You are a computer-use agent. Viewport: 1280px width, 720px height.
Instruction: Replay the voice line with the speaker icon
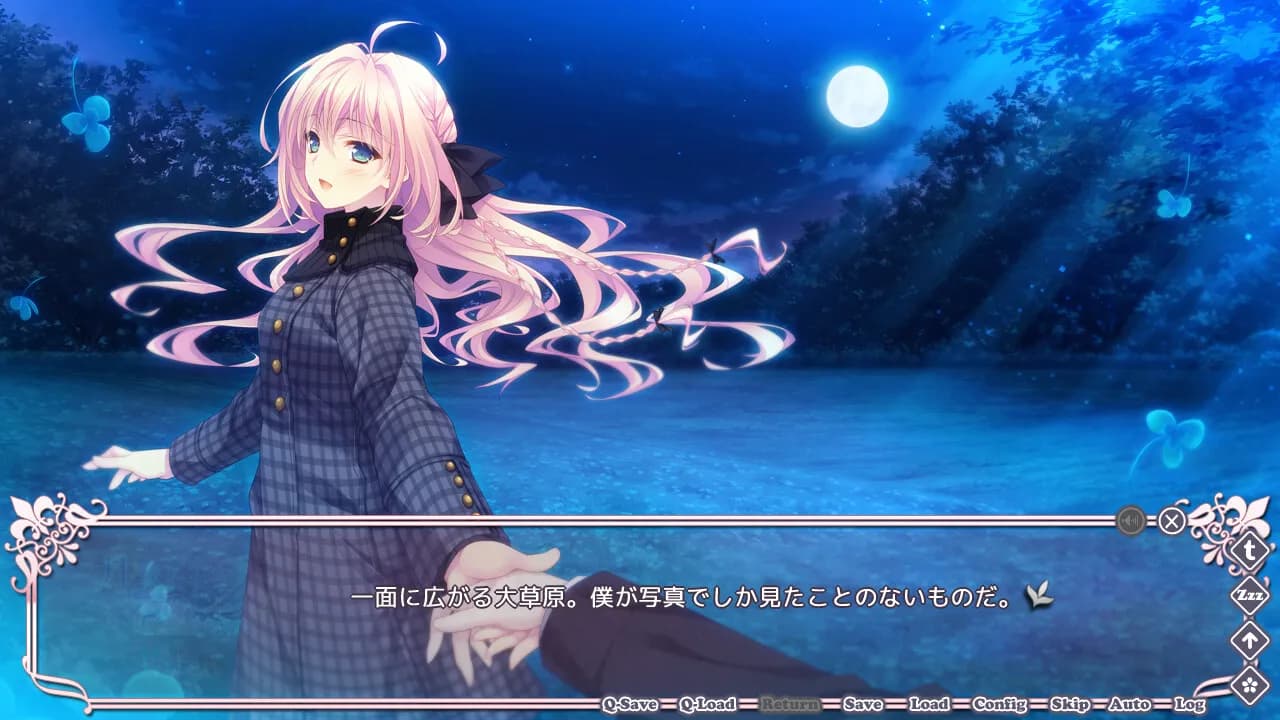point(1130,520)
